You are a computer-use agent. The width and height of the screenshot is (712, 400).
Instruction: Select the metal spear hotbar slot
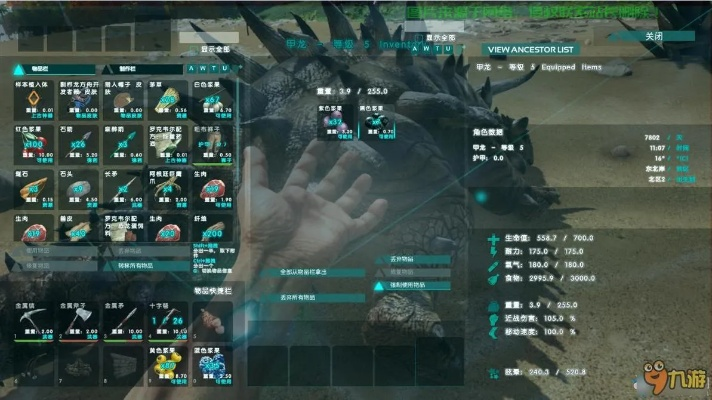(x=124, y=319)
